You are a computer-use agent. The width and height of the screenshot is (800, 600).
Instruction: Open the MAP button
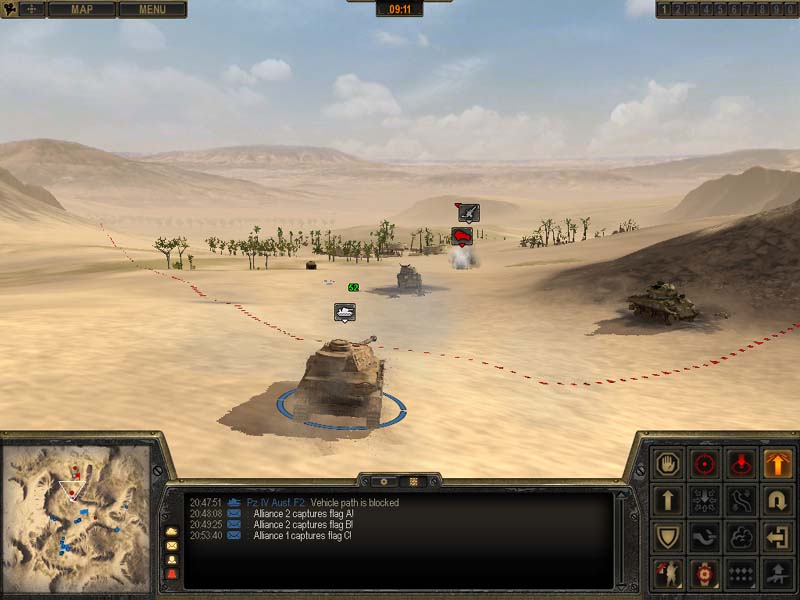coord(80,10)
